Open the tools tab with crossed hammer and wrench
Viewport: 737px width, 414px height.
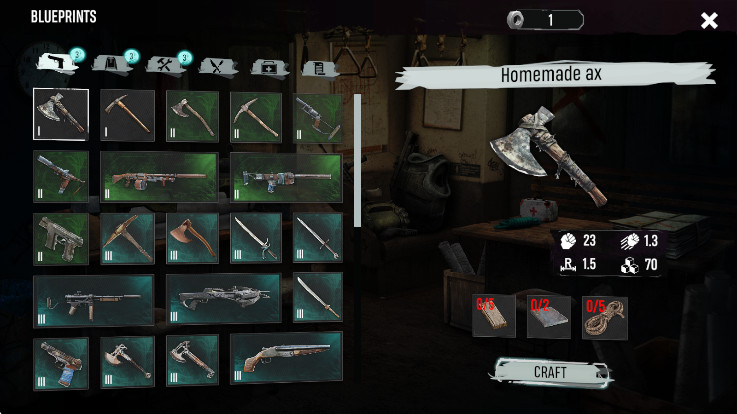[x=164, y=65]
